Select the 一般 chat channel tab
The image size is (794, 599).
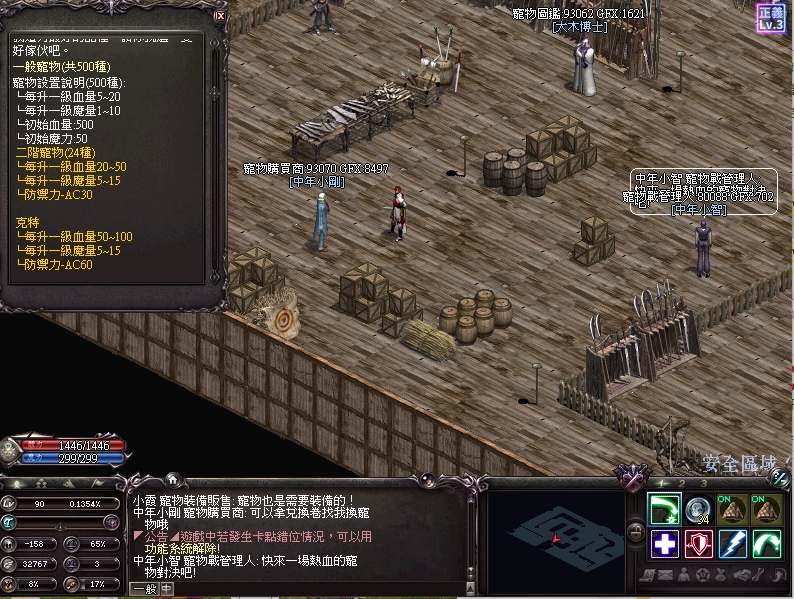(144, 590)
